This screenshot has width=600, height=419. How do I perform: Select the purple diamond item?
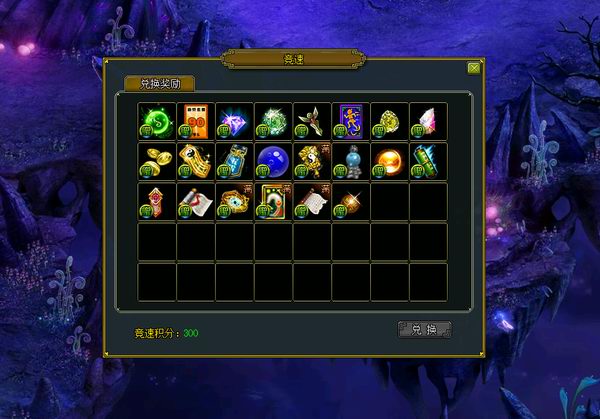click(x=233, y=120)
